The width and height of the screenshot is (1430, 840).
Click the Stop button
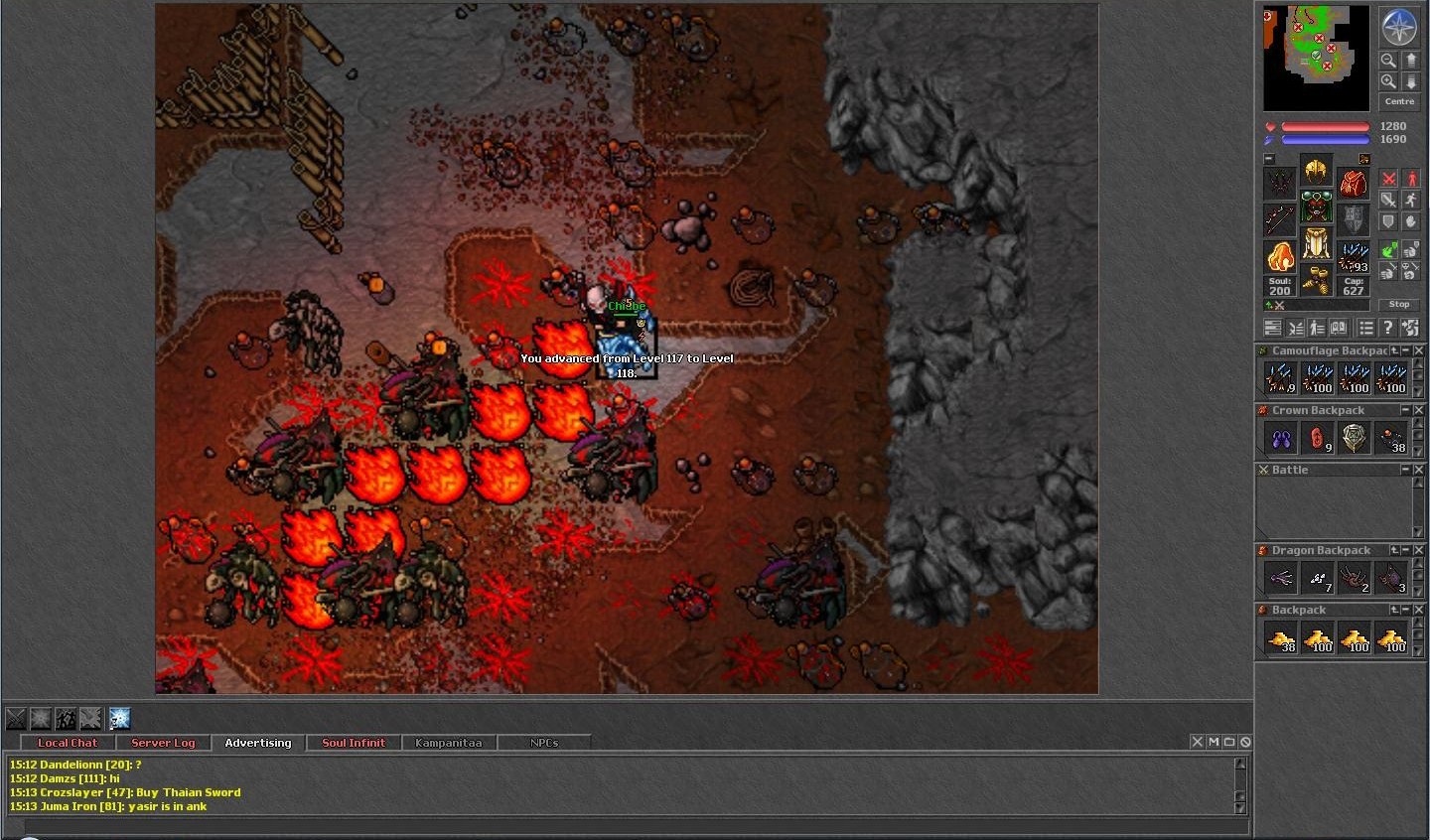pyautogui.click(x=1399, y=304)
